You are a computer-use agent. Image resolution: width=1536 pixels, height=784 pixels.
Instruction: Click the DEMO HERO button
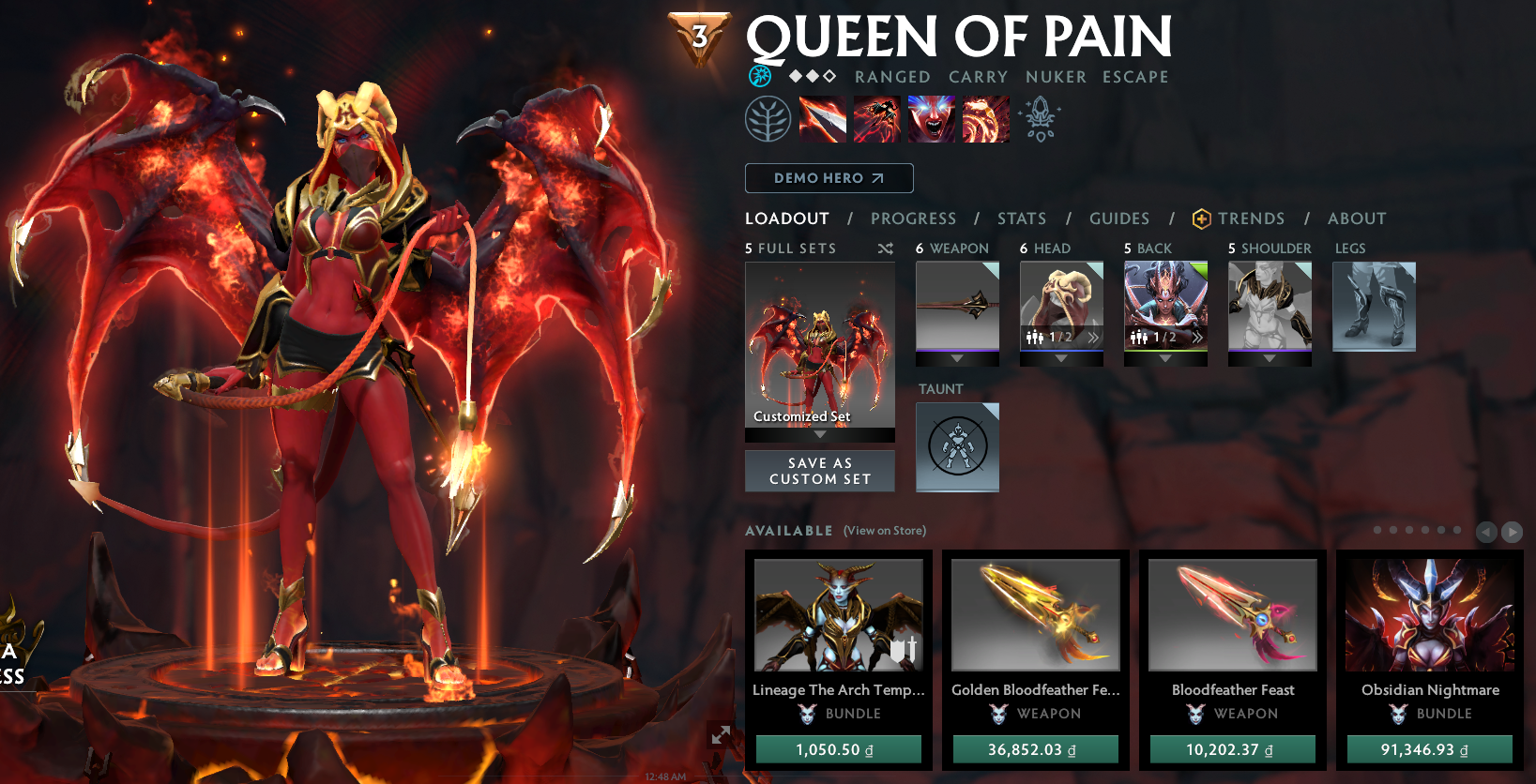tap(829, 178)
